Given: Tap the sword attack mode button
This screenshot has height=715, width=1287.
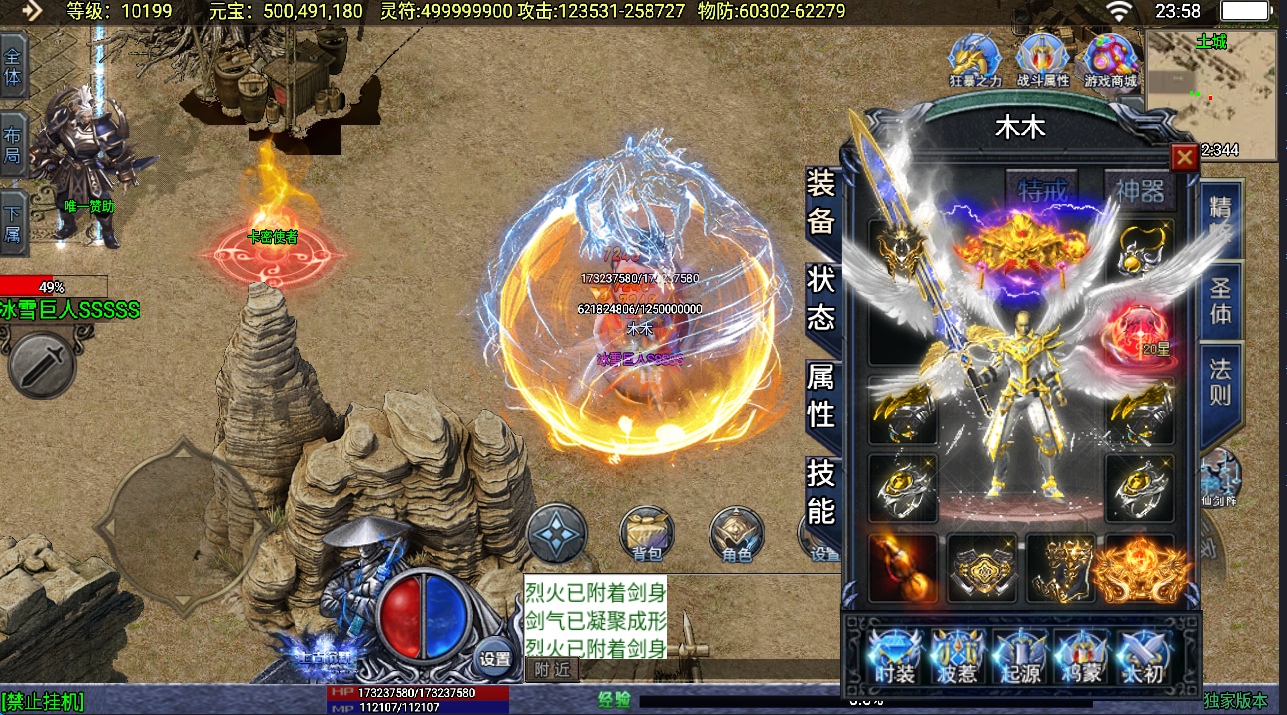Looking at the screenshot, I should (42, 366).
